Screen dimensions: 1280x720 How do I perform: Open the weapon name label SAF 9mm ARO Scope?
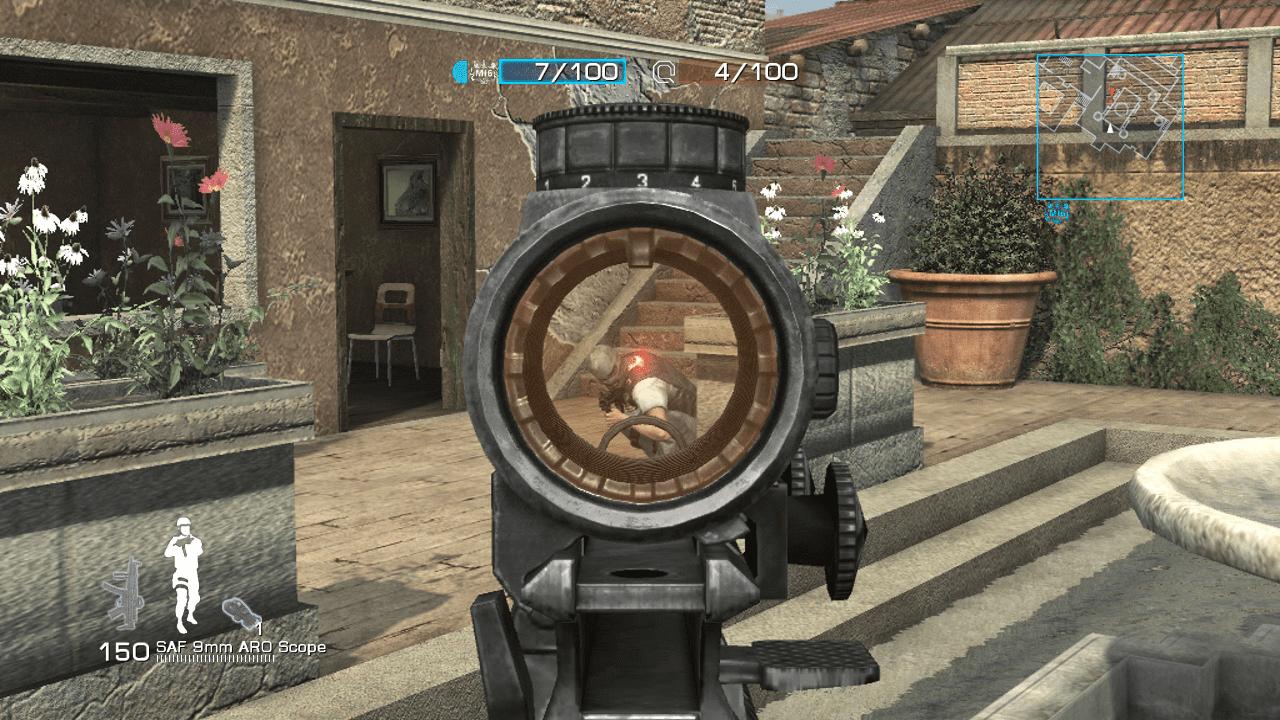click(x=241, y=648)
